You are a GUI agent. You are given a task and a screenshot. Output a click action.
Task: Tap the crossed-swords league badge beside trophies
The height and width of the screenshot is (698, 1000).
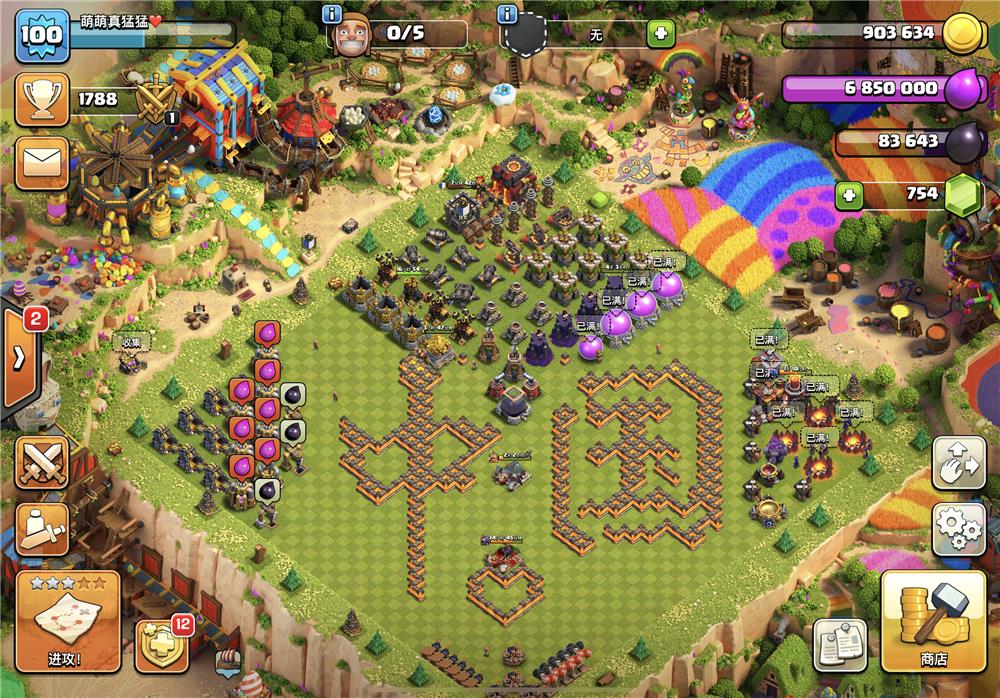156,100
